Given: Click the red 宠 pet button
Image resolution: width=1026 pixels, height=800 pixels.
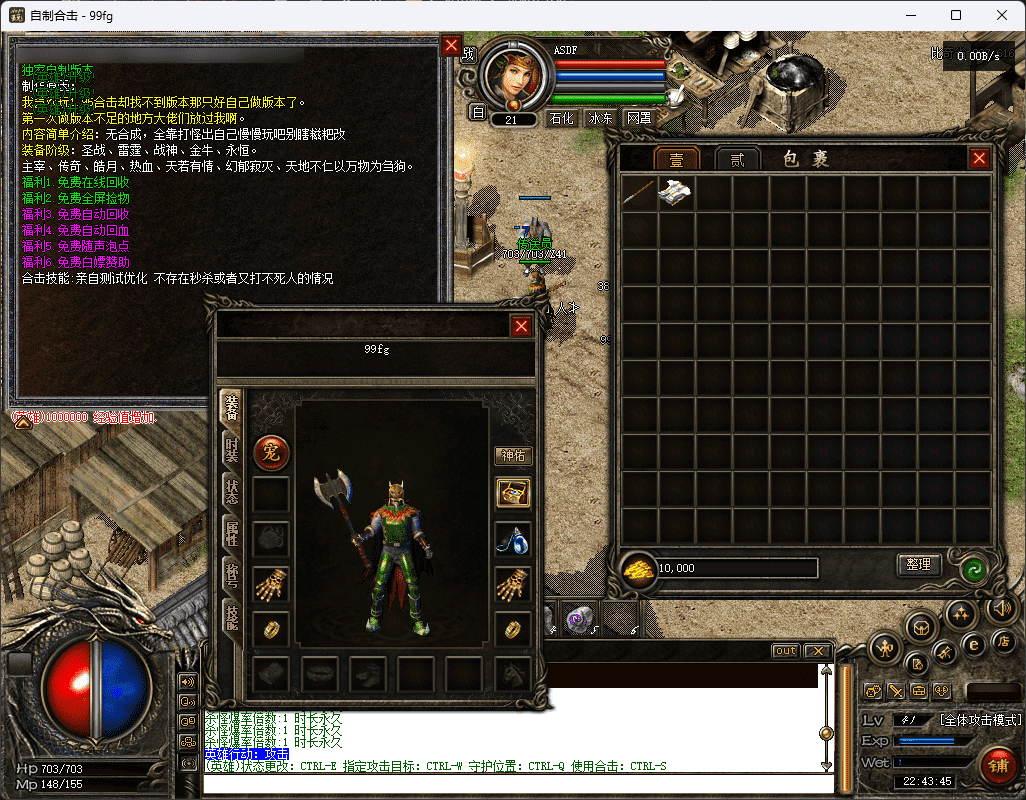Looking at the screenshot, I should (270, 453).
